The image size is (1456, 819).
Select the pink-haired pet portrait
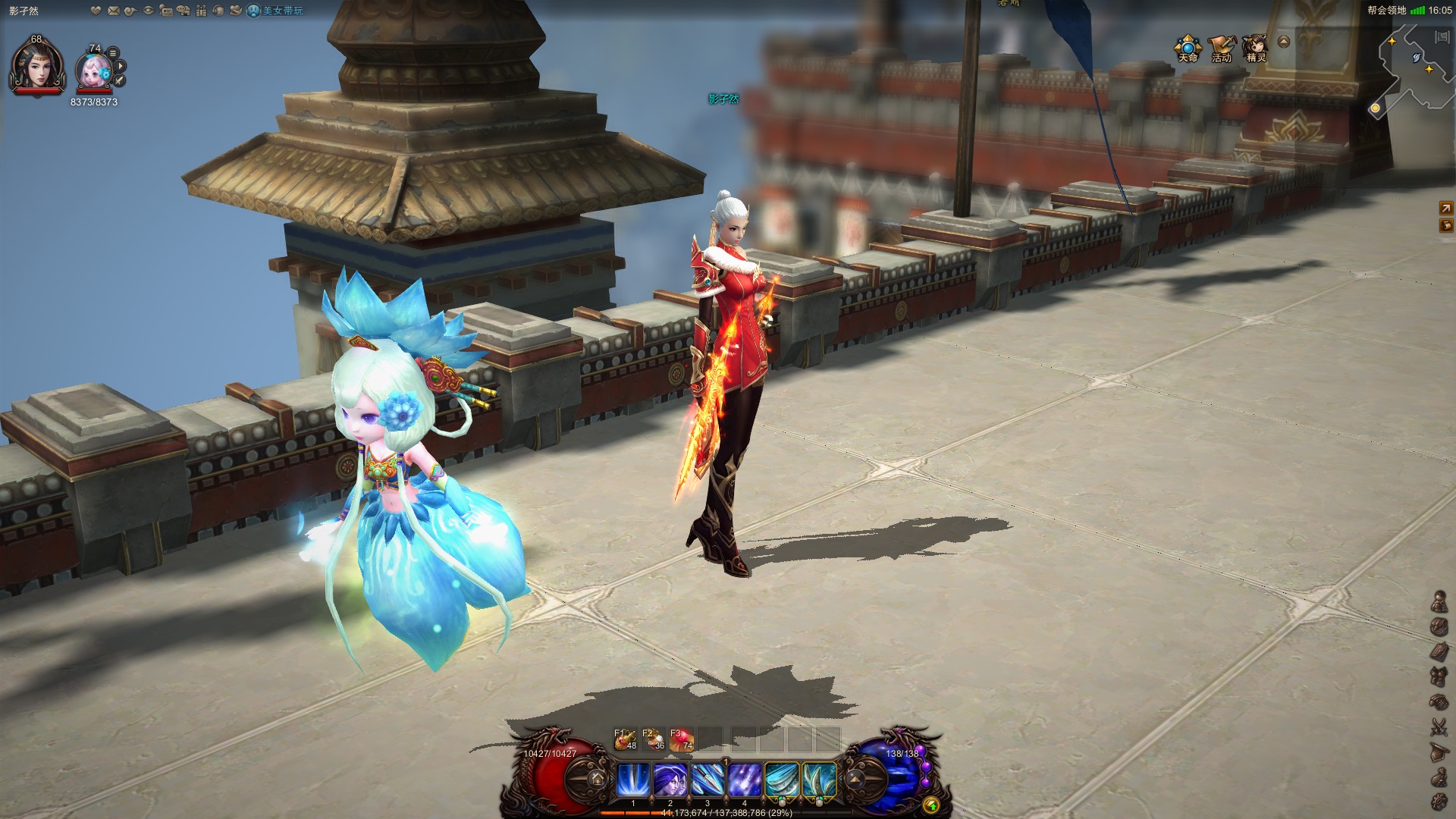[94, 71]
